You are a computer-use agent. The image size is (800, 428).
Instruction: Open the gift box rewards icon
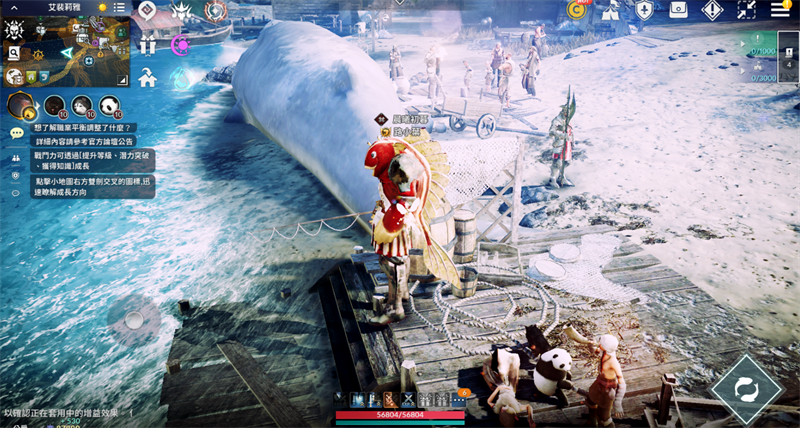click(148, 45)
